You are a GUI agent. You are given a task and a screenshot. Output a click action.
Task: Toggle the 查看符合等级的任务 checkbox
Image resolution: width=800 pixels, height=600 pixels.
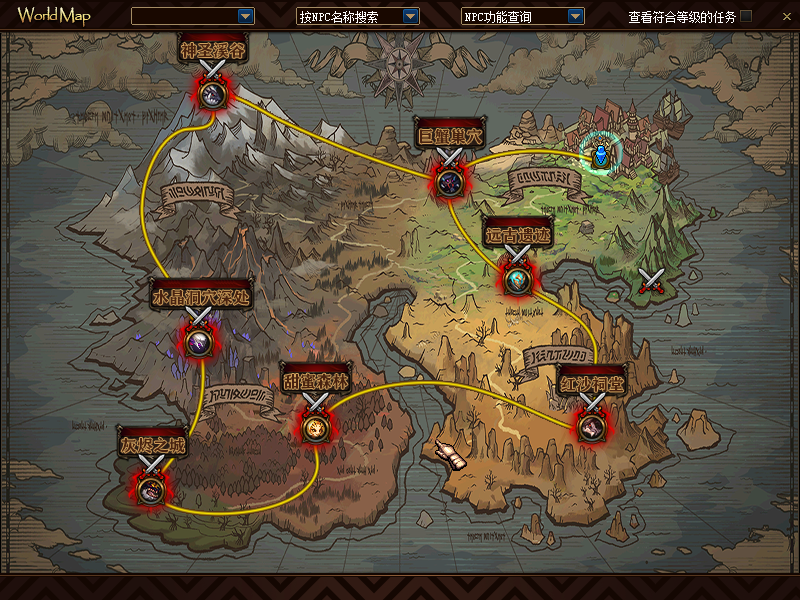(746, 16)
